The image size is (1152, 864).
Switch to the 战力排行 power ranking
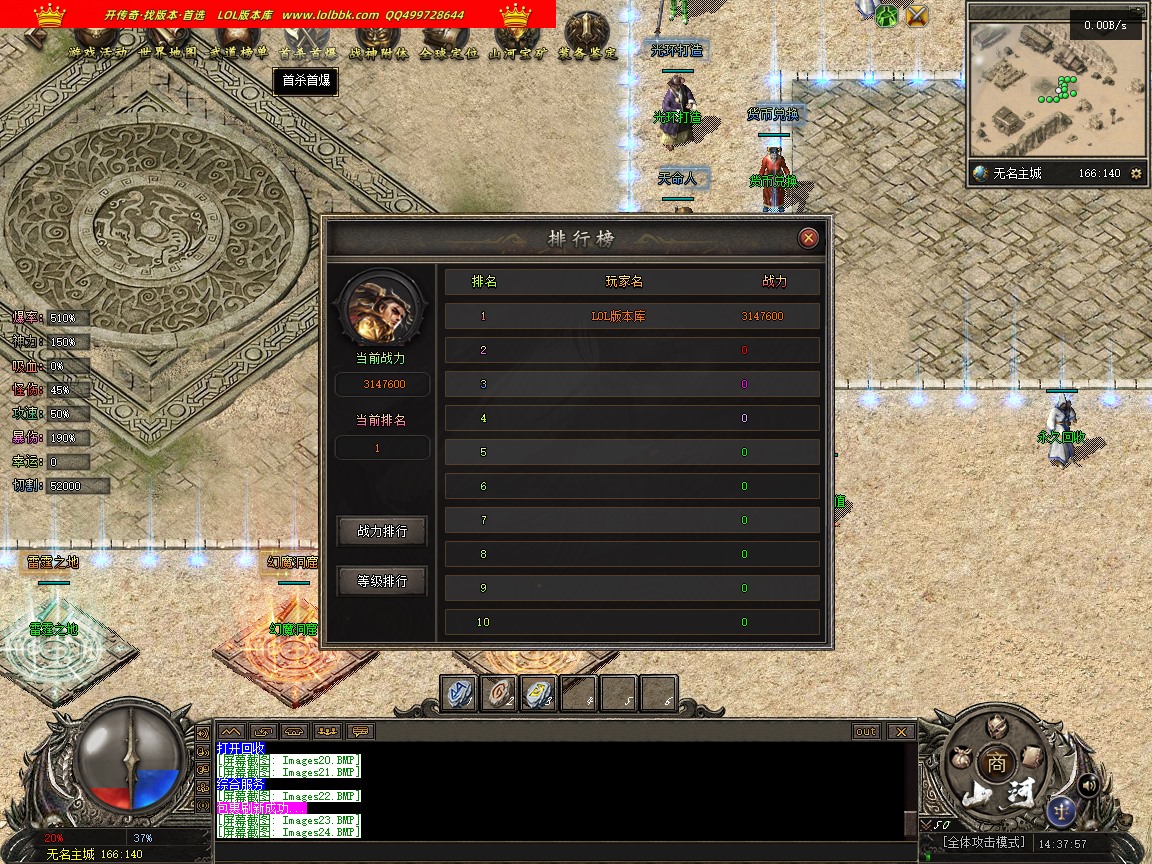tap(382, 532)
